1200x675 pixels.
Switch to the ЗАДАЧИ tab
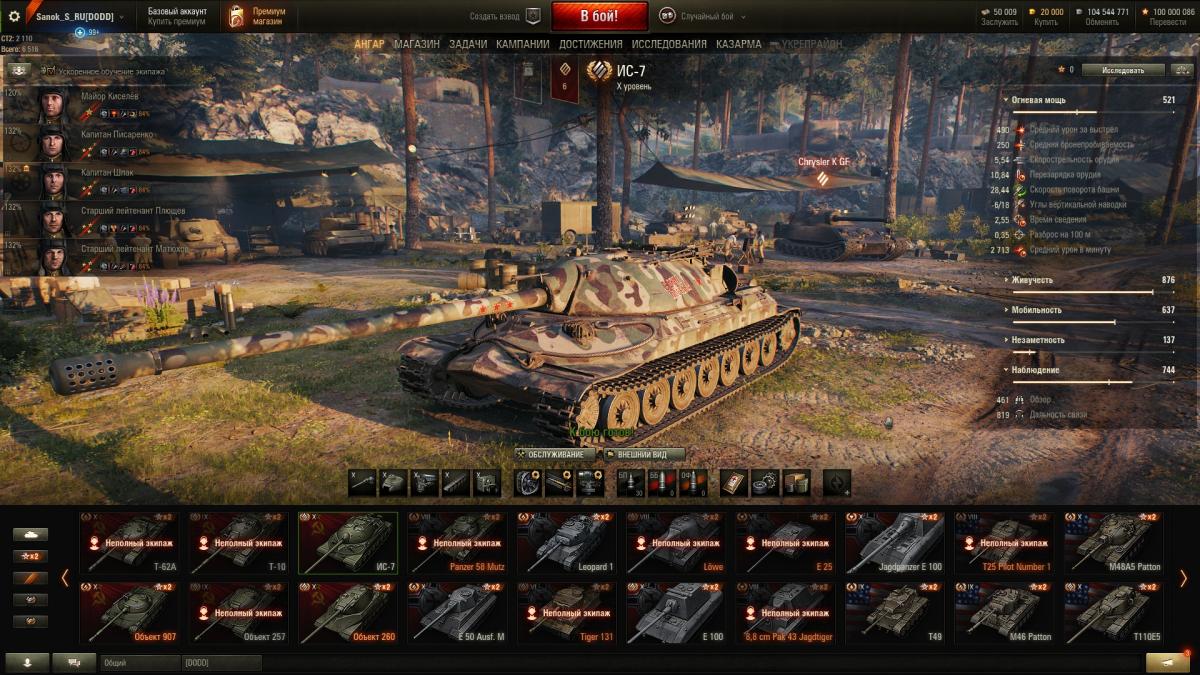point(468,44)
